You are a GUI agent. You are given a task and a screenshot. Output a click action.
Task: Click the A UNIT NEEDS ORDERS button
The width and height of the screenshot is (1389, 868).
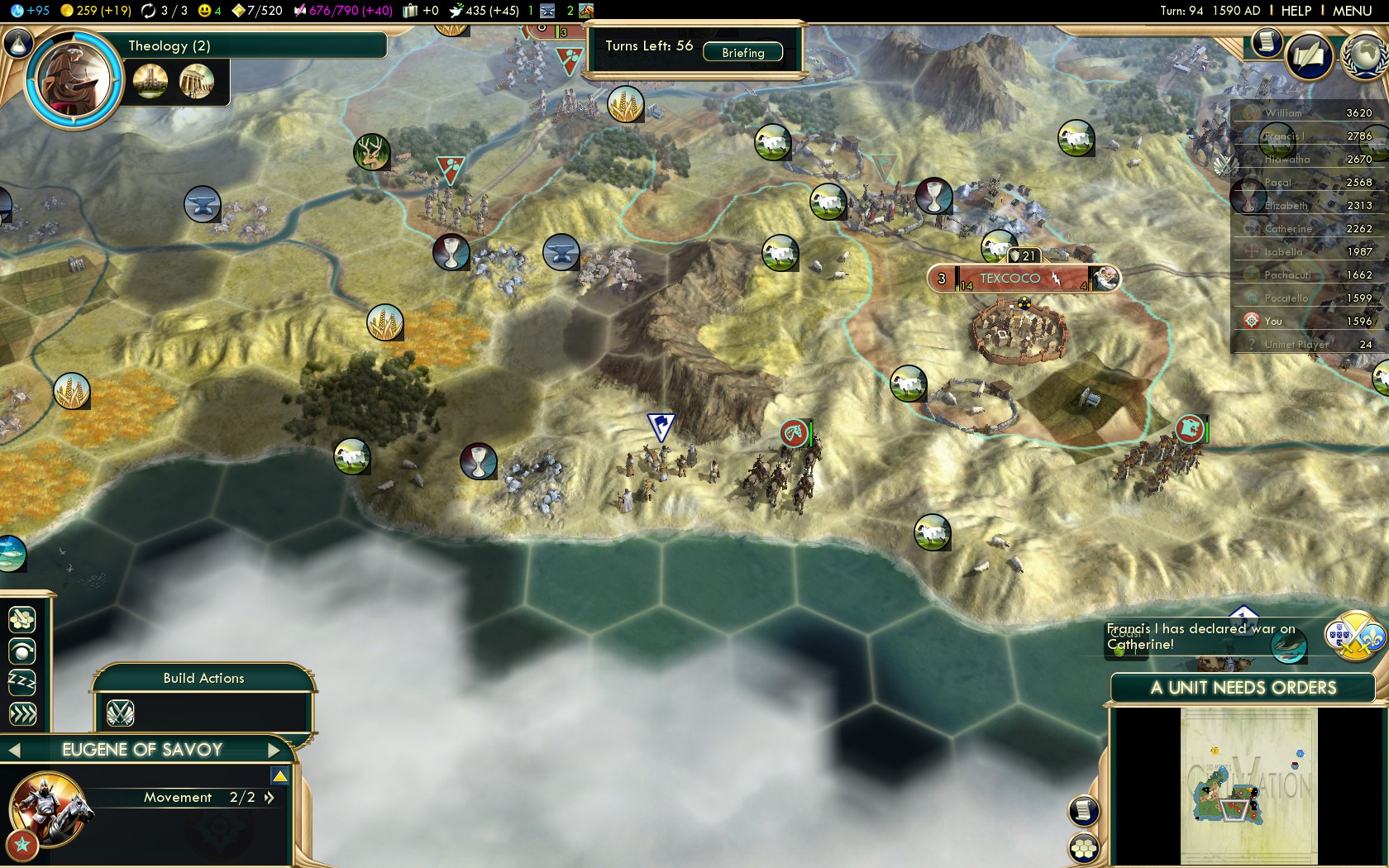pos(1242,688)
